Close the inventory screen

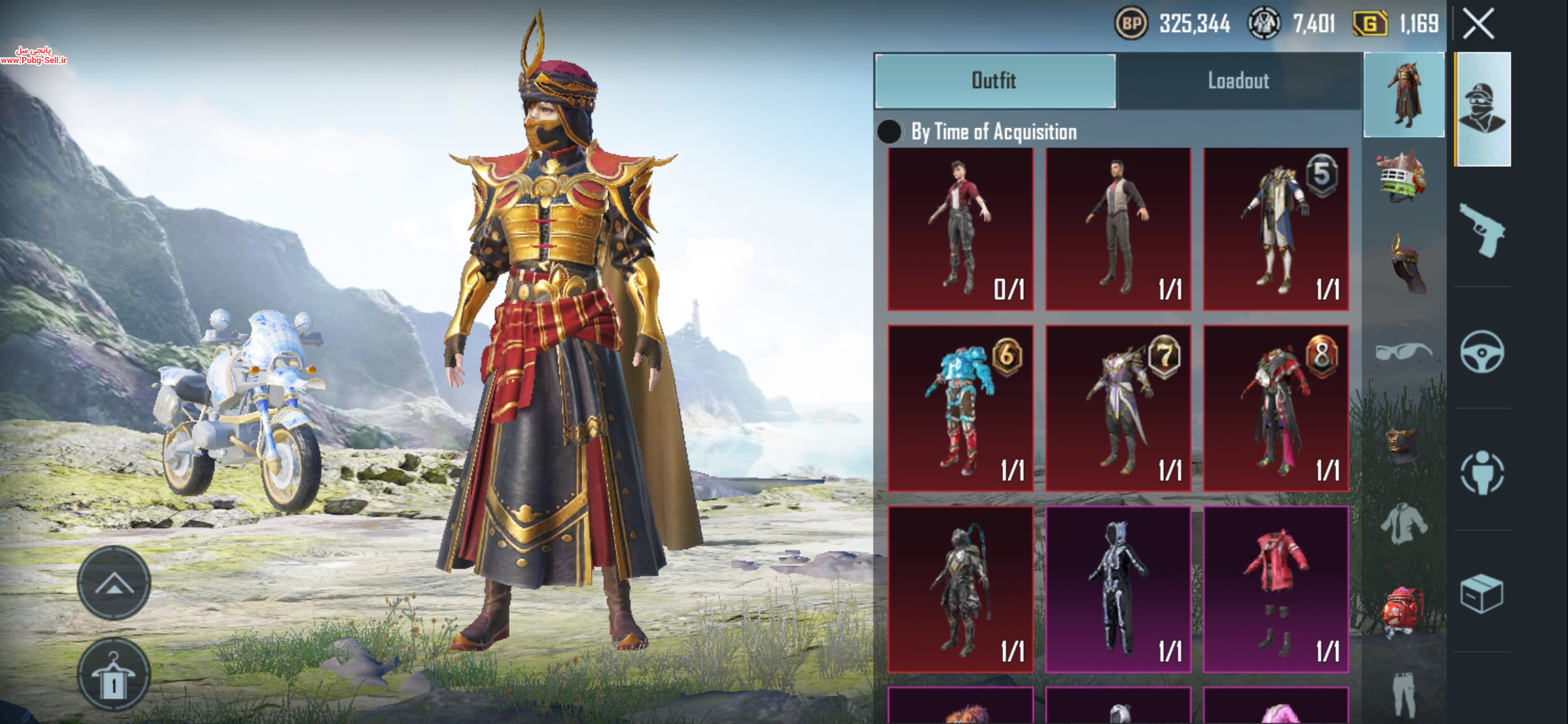(1478, 24)
